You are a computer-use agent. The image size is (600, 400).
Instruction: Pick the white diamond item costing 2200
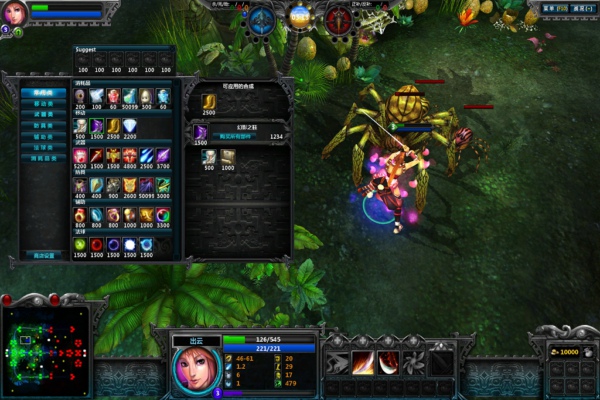point(130,125)
